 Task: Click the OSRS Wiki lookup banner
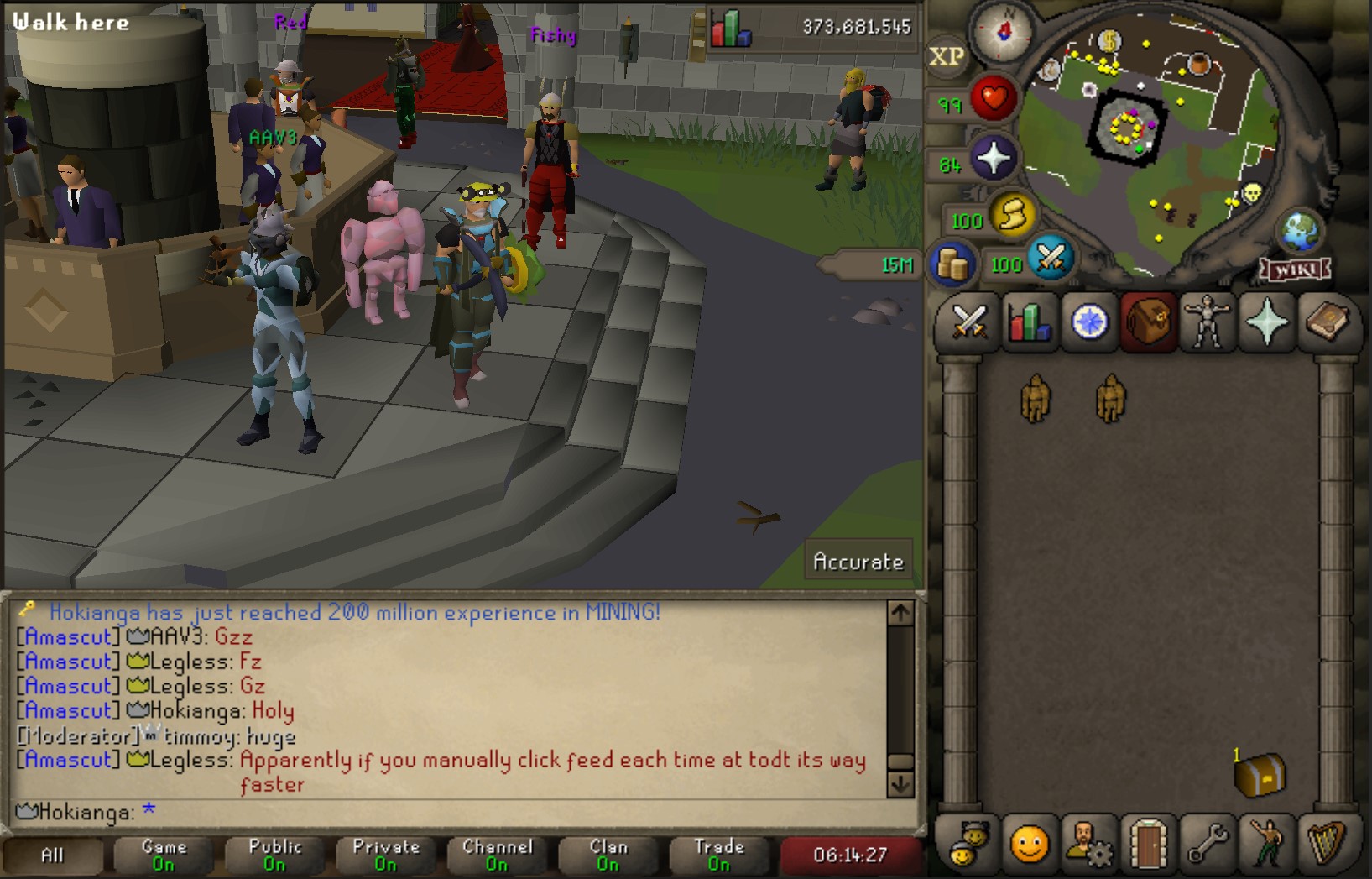click(x=1293, y=270)
